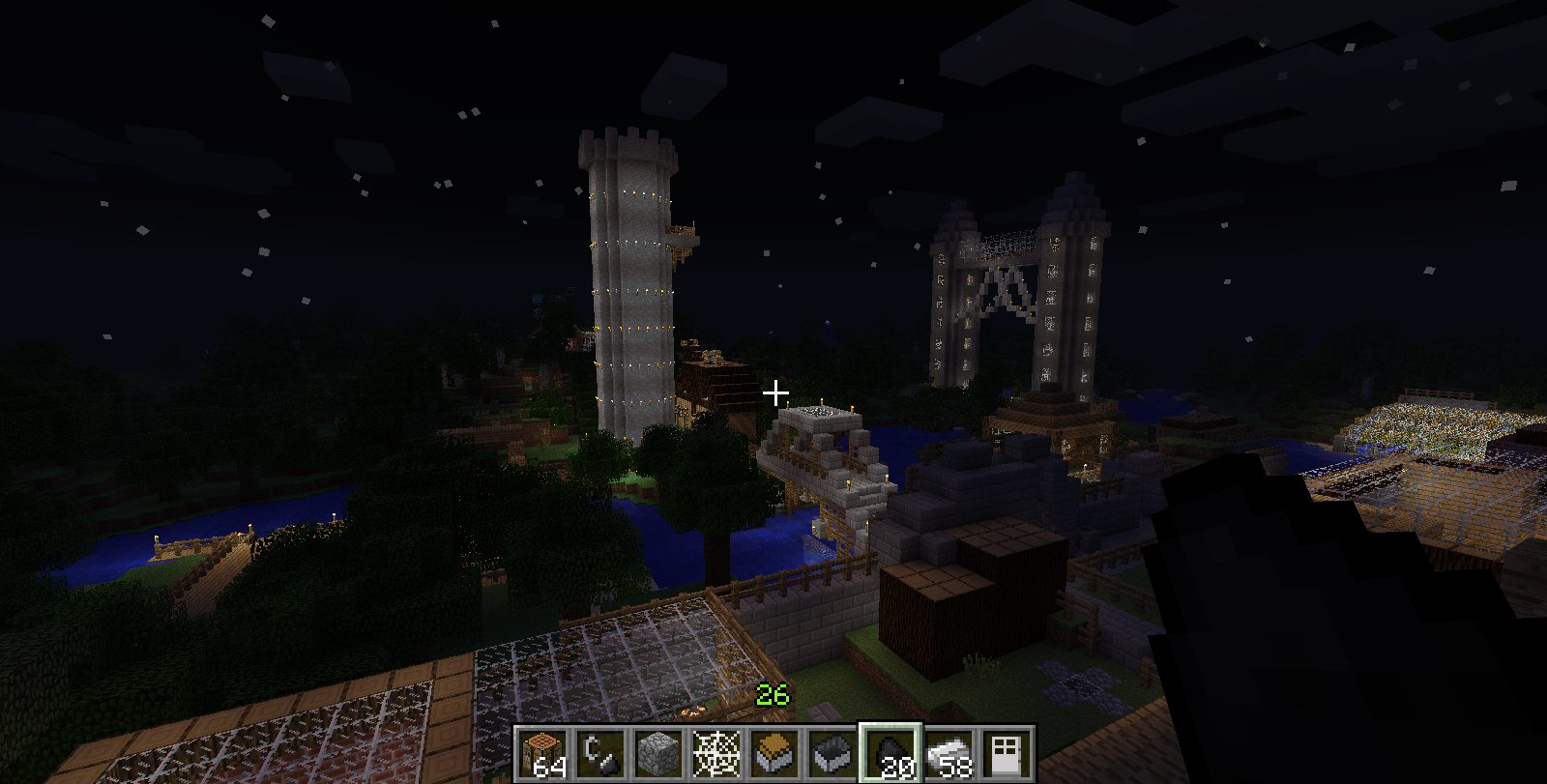Select the iron door slot

1007,754
